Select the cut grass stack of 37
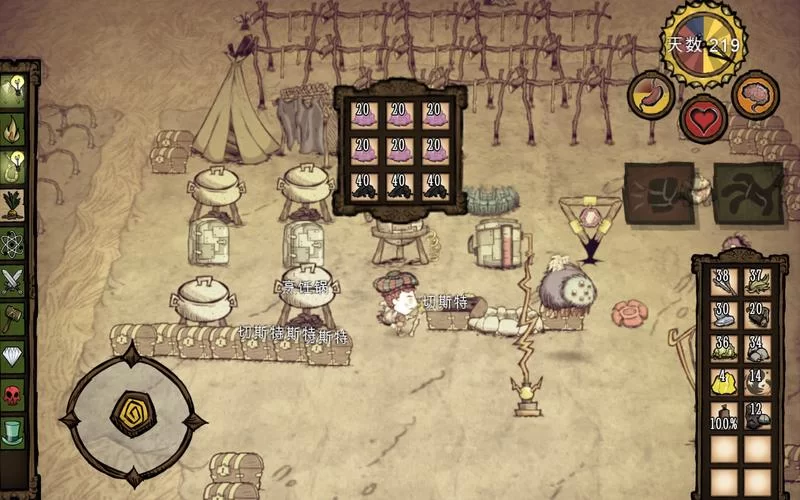 point(757,283)
